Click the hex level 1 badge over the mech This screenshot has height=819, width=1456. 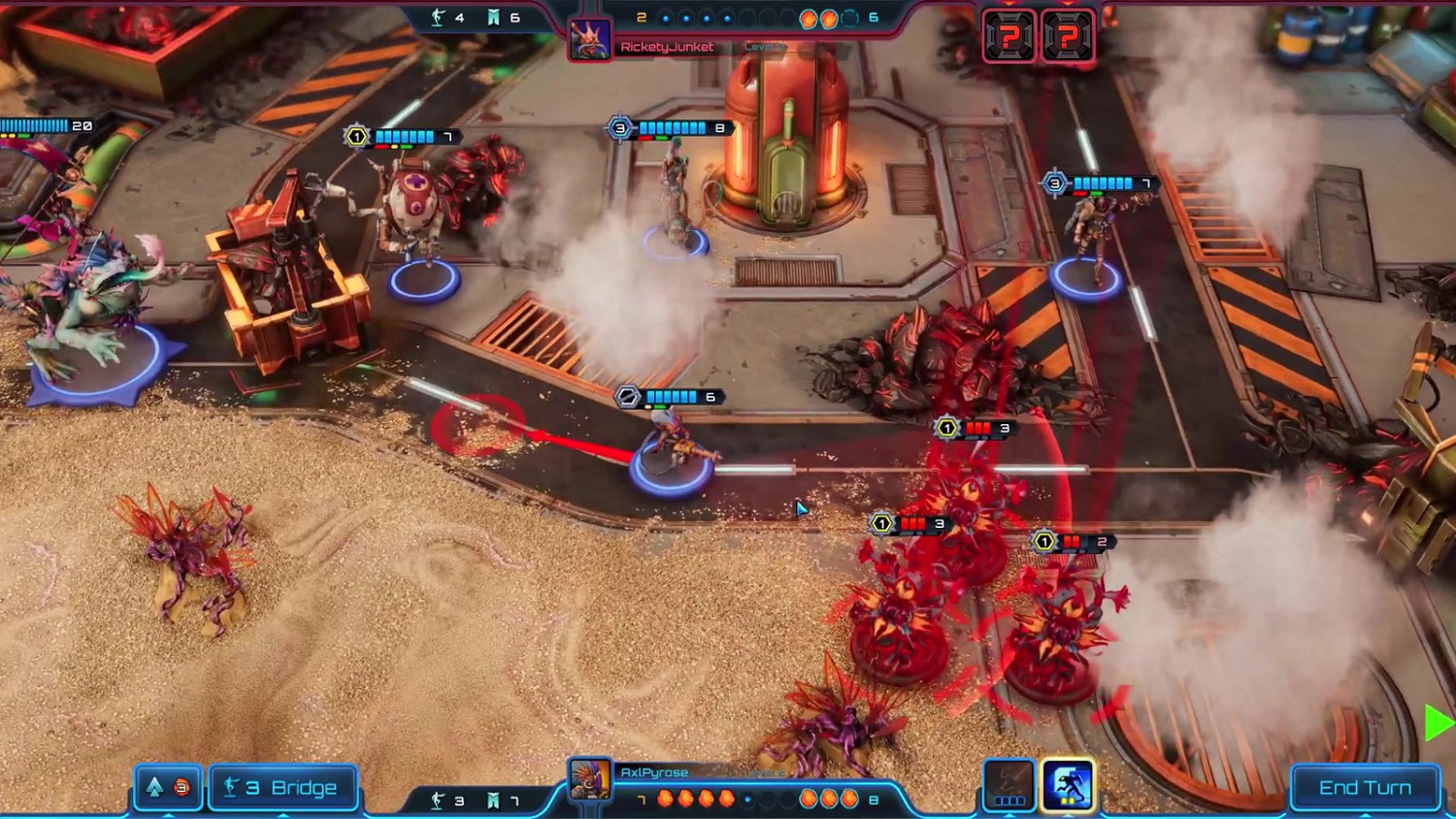point(356,136)
